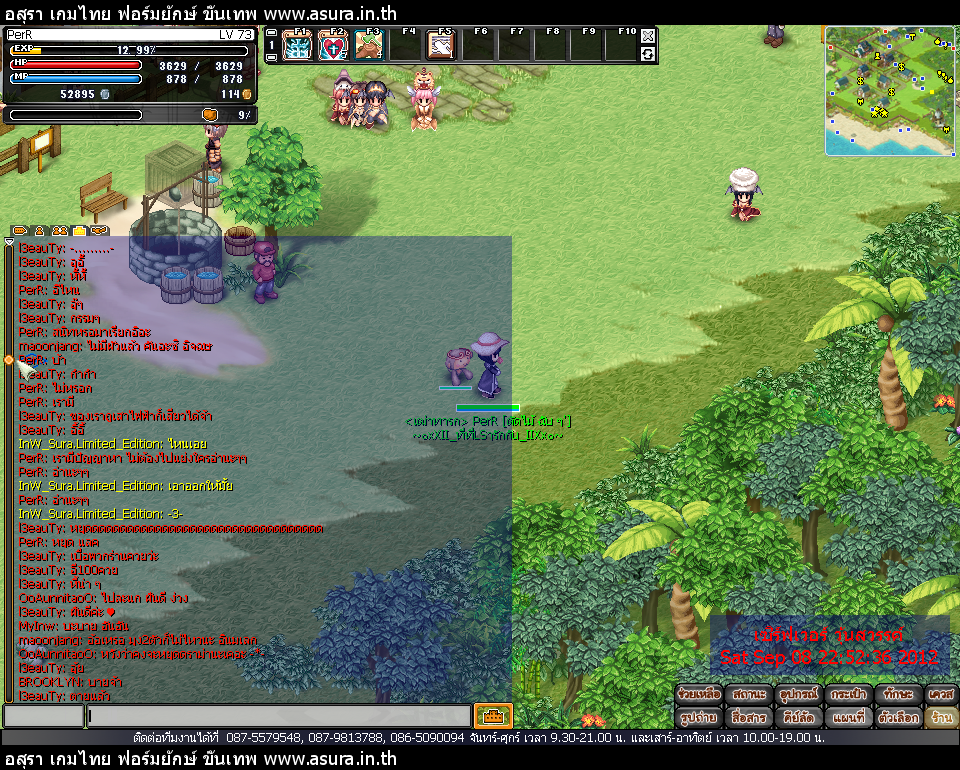Open the คีย์ลัด (Shortcut keys) menu
Image resolution: width=960 pixels, height=770 pixels.
tap(799, 717)
